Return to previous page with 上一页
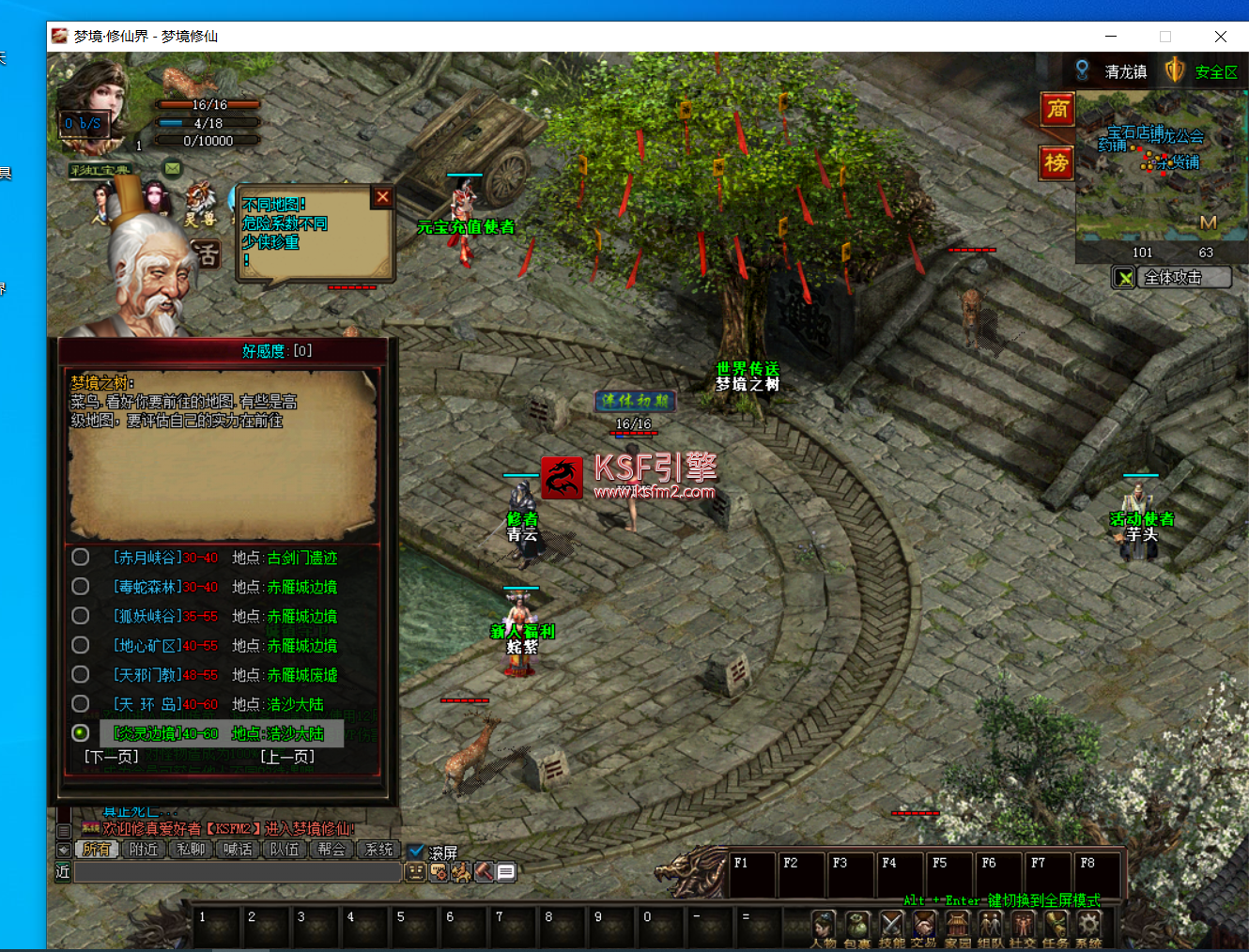The height and width of the screenshot is (952, 1249). tap(286, 757)
